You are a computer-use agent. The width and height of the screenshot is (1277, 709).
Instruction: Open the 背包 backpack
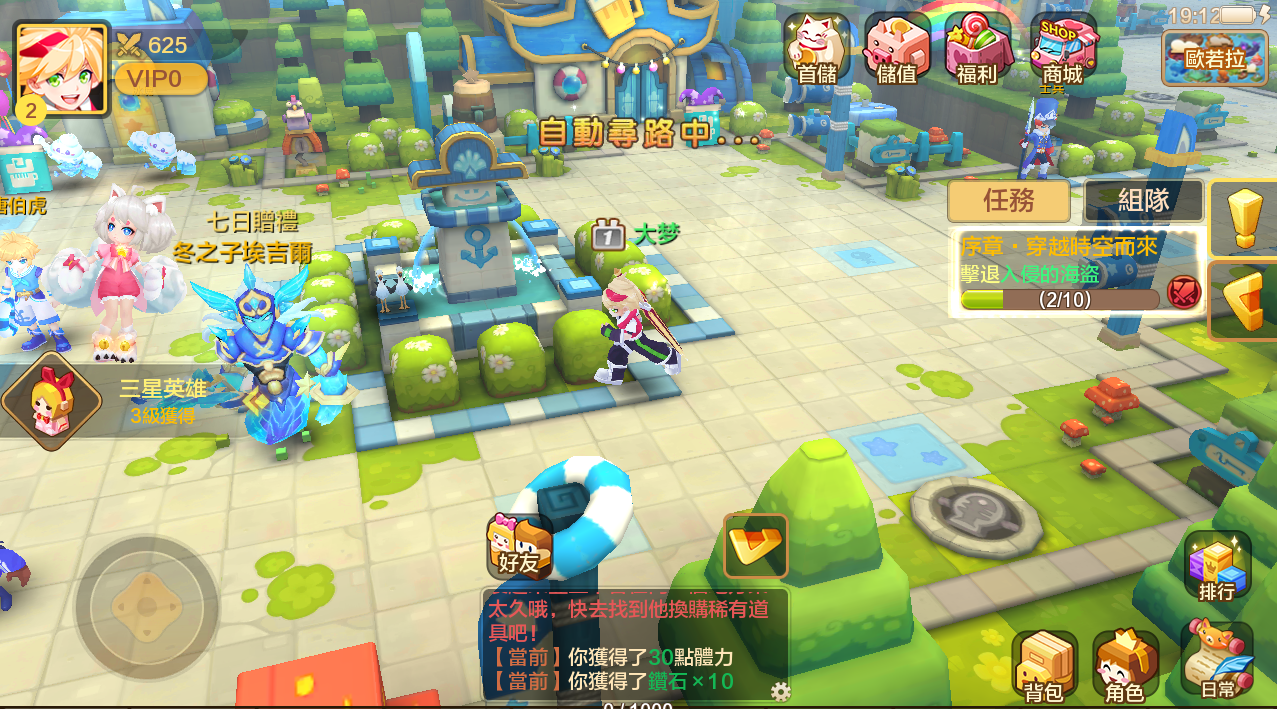pos(1044,666)
